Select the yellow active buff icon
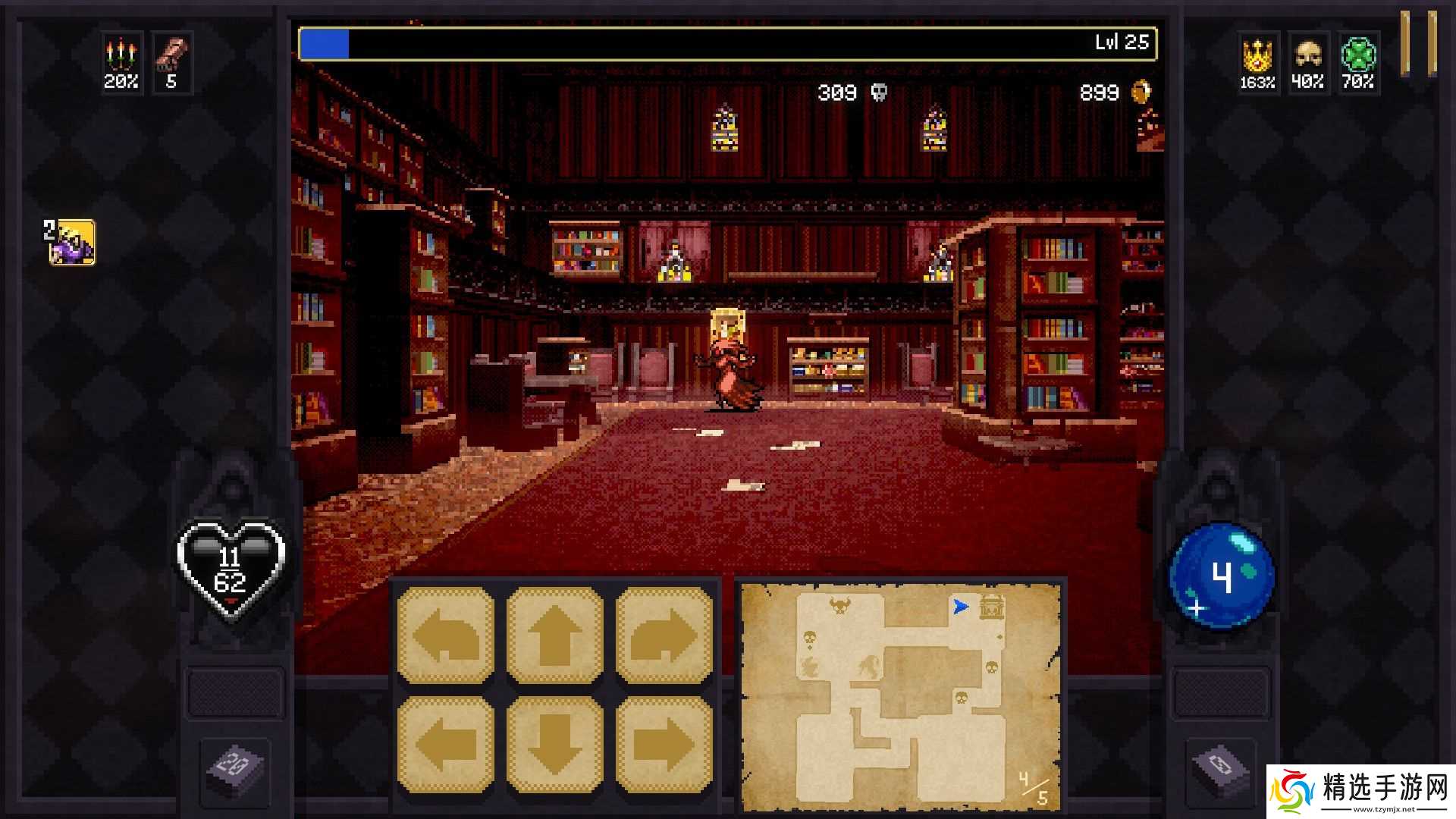The height and width of the screenshot is (819, 1456). click(72, 243)
